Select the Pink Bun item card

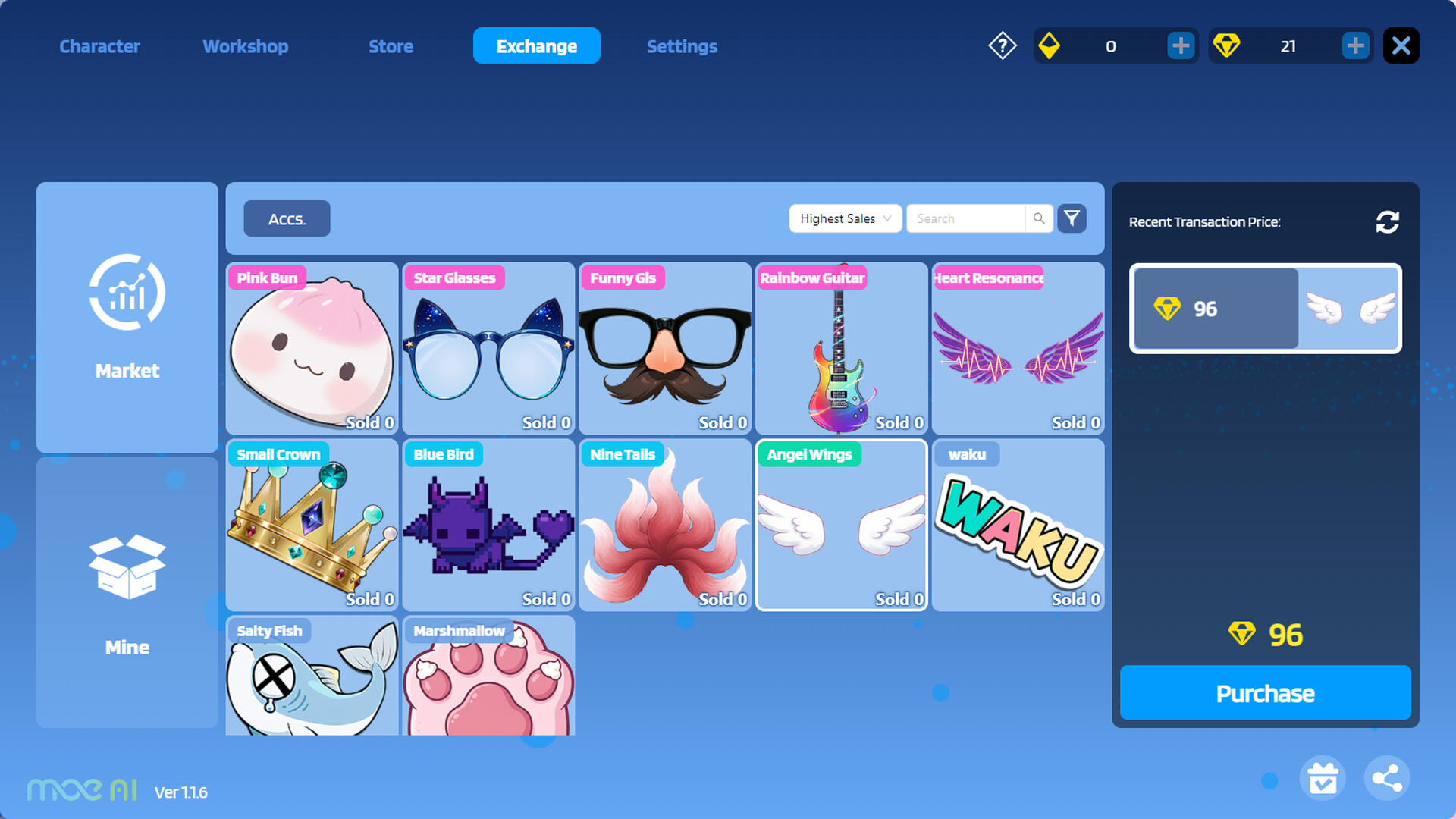(312, 349)
